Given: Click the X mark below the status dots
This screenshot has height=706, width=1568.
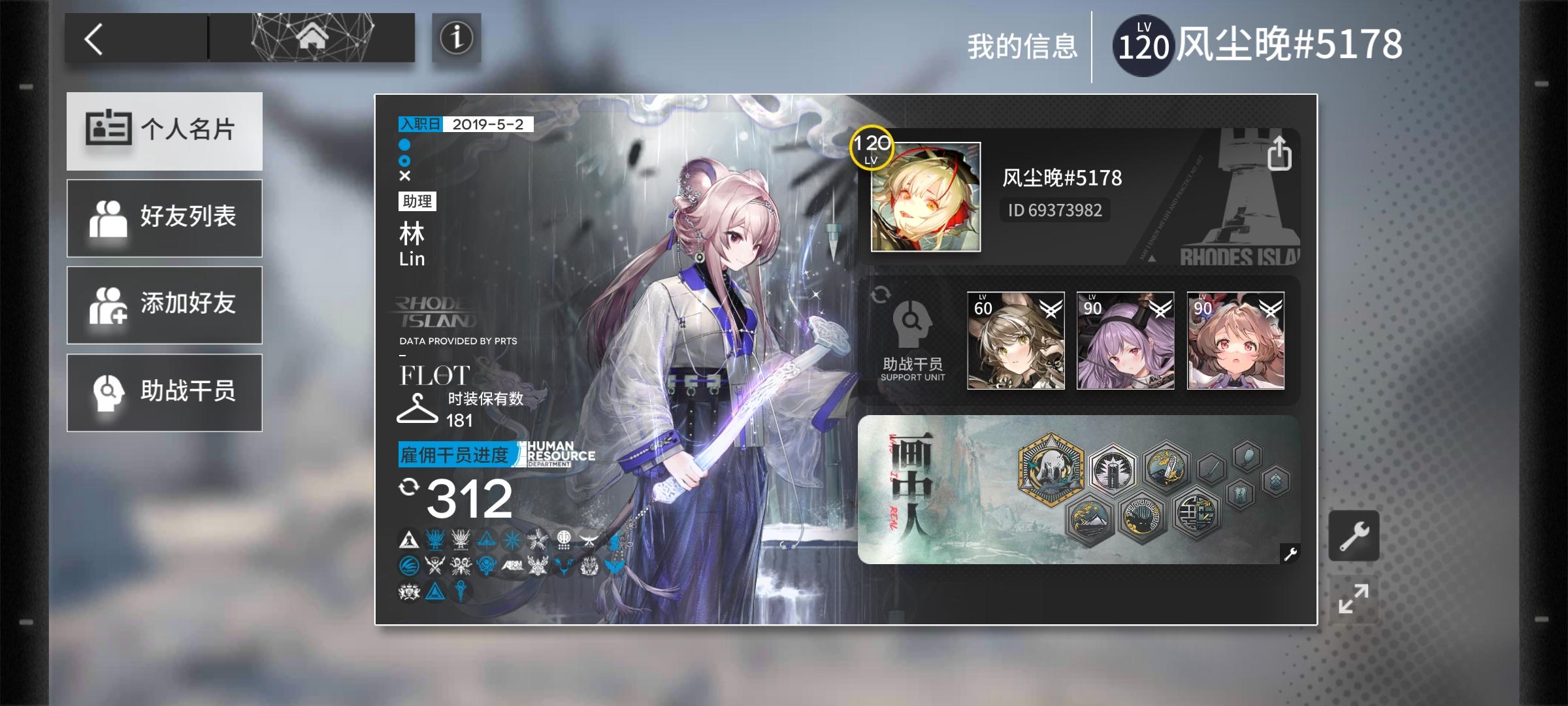Looking at the screenshot, I should pyautogui.click(x=404, y=175).
